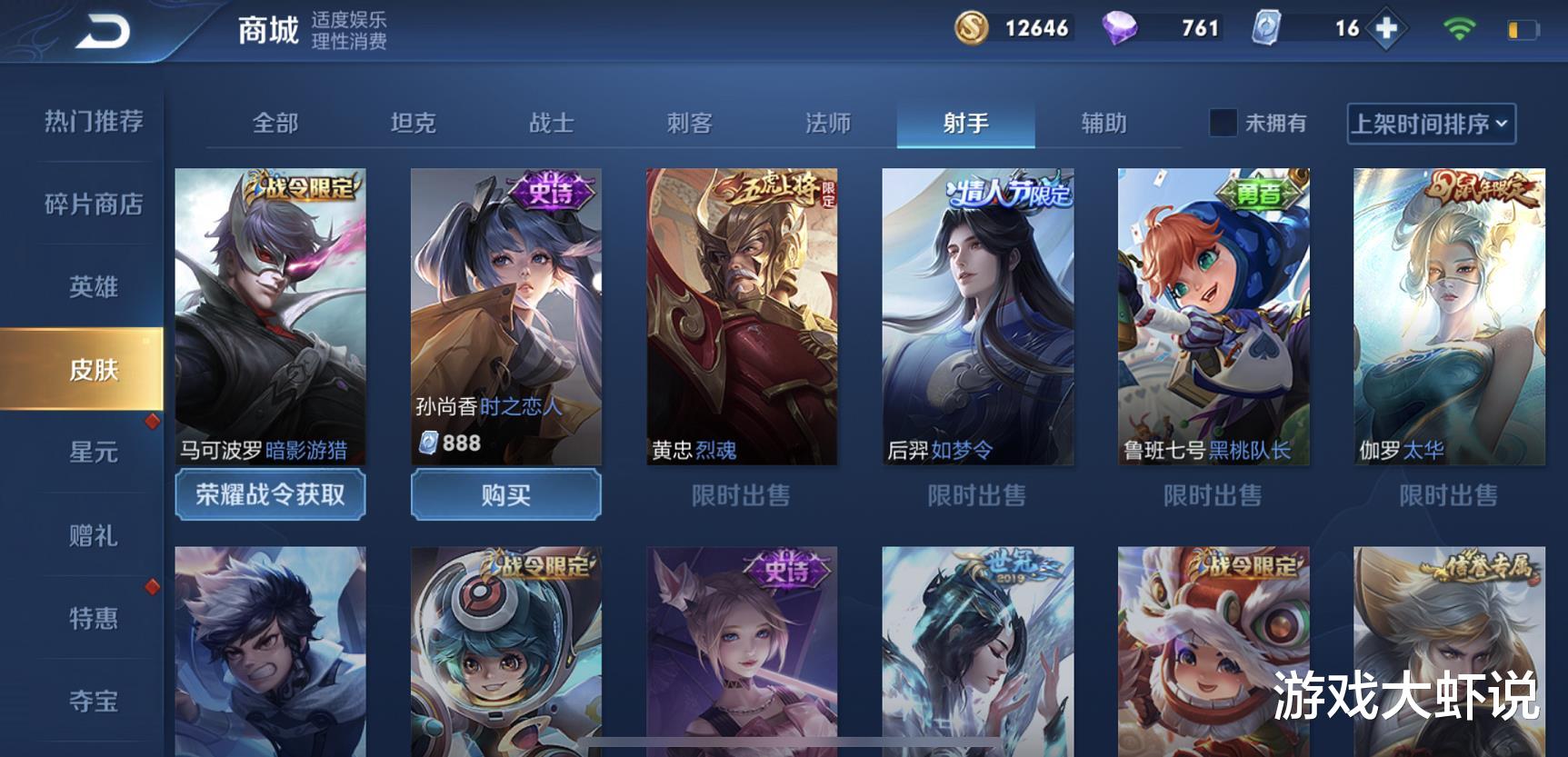Click the 荣耀战令获取 button under 马可波罗
Image resolution: width=1568 pixels, height=757 pixels.
pyautogui.click(x=270, y=495)
